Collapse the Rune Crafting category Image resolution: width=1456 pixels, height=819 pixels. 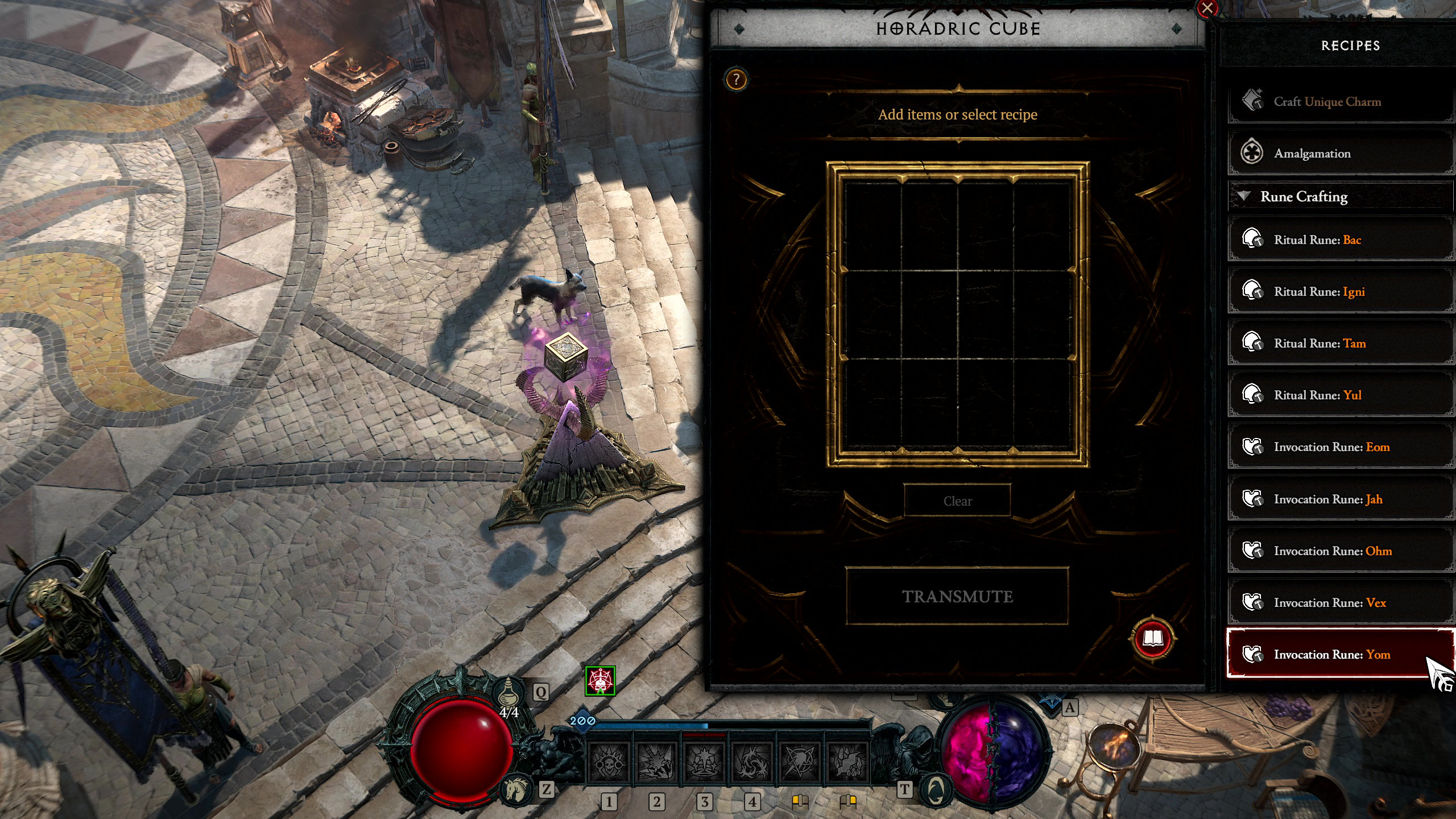(x=1244, y=196)
